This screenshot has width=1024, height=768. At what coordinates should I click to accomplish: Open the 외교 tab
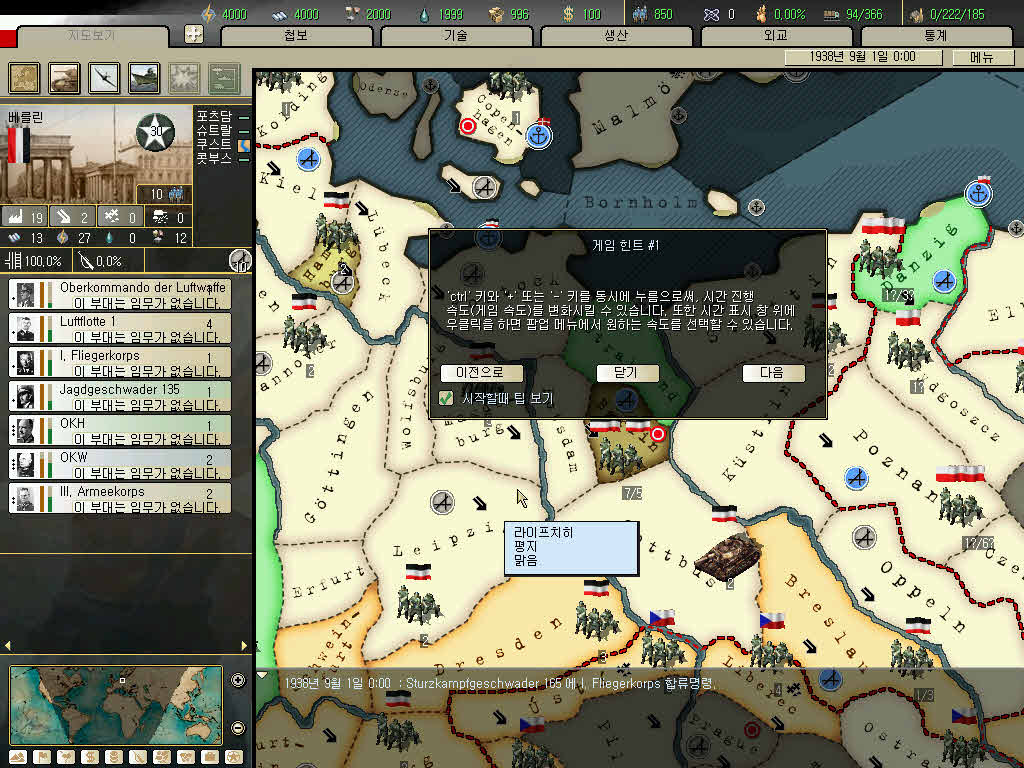(x=776, y=36)
